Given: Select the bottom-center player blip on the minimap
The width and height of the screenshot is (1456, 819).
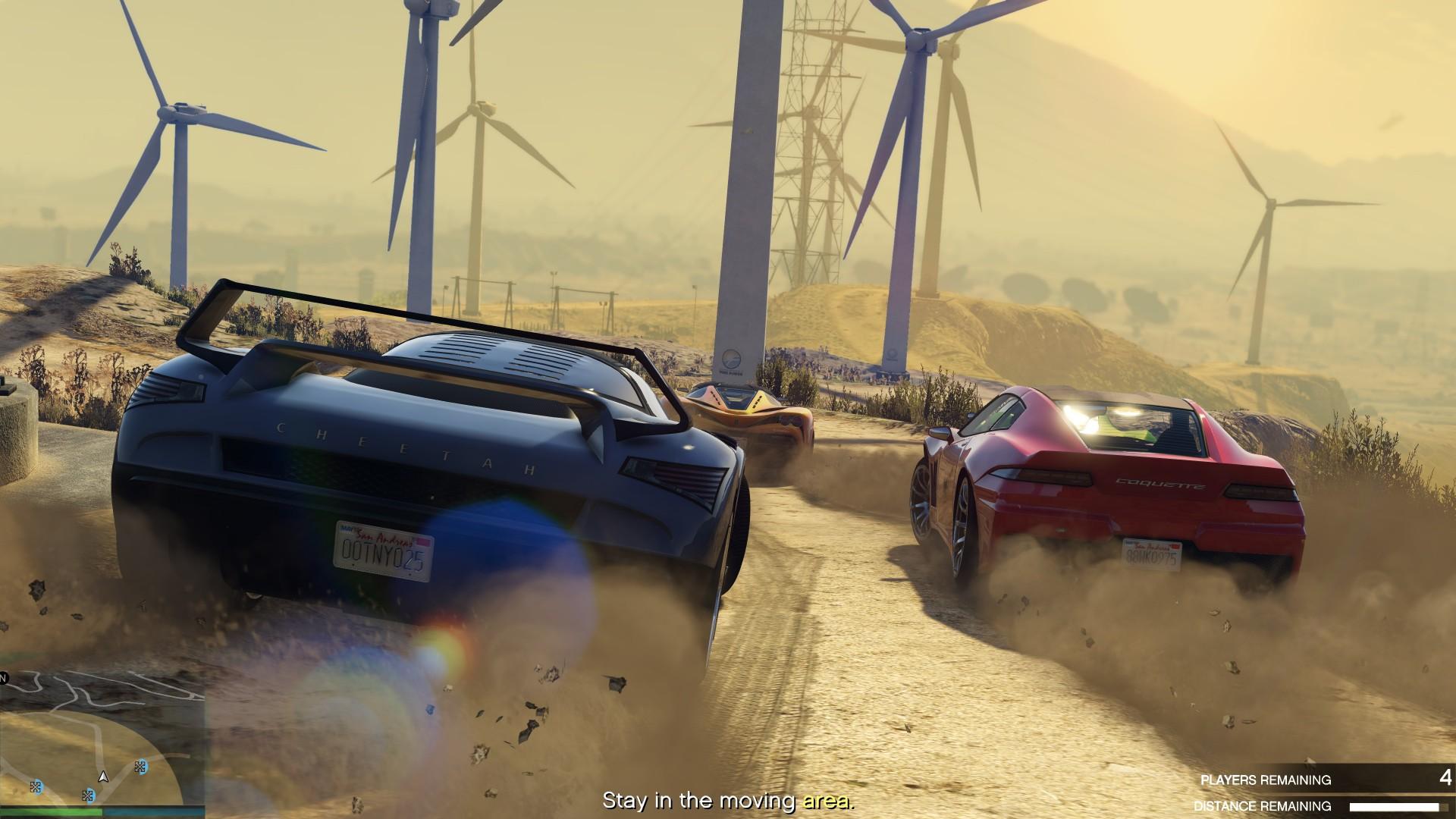Looking at the screenshot, I should coord(89,795).
